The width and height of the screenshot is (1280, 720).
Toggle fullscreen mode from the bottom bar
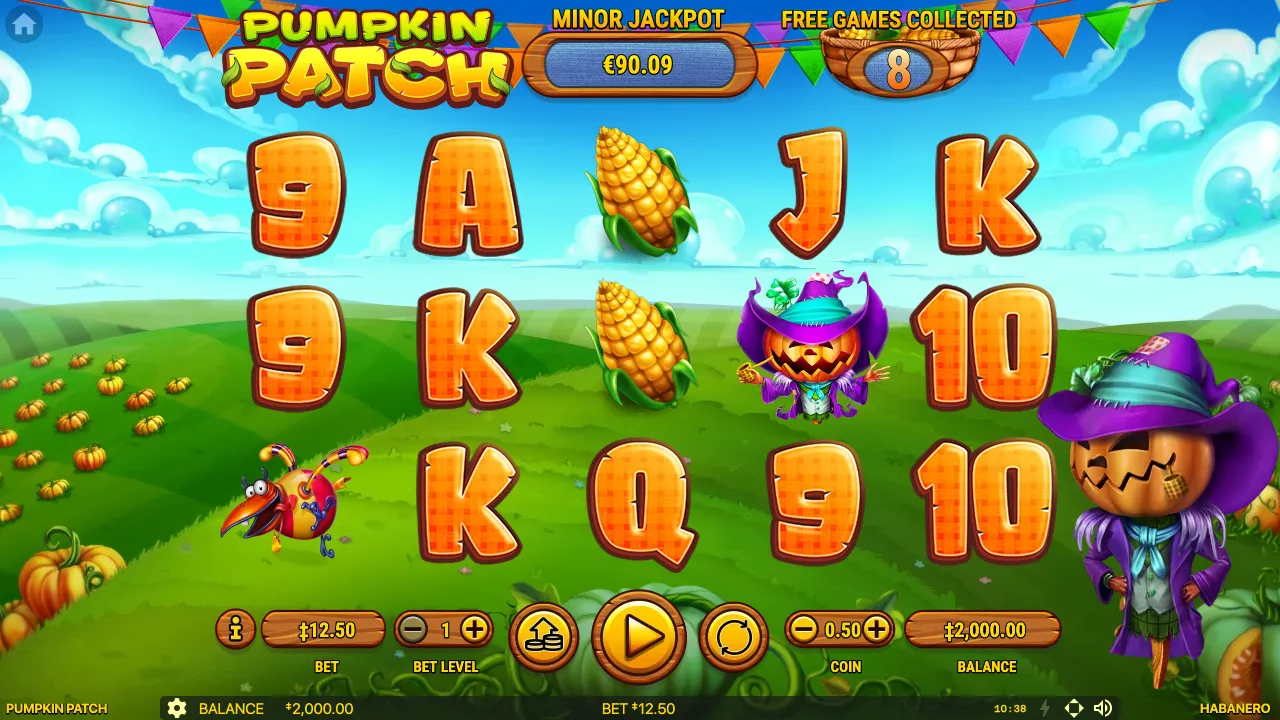click(1074, 708)
